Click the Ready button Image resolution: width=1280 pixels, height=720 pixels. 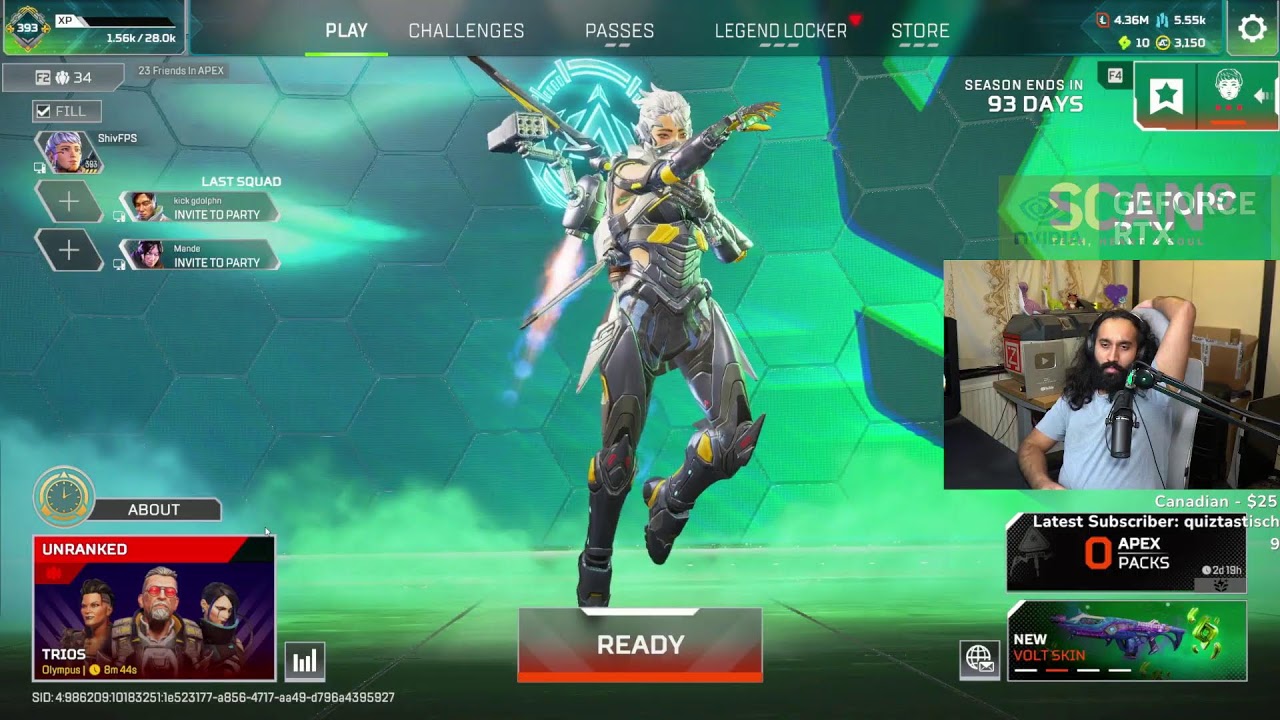point(640,645)
